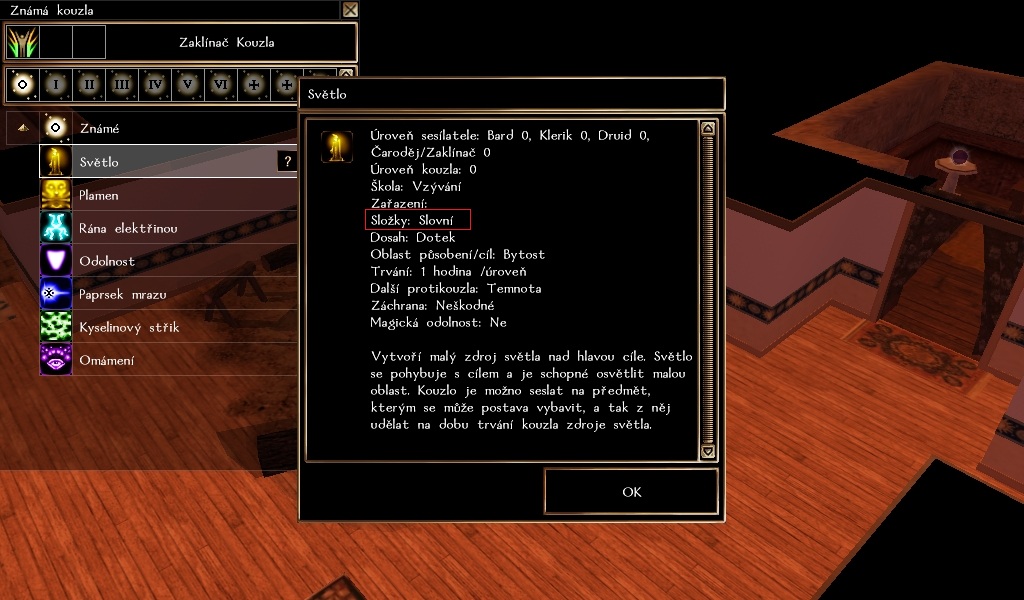This screenshot has height=600, width=1024.
Task: Choose the Rána elektřinou spell
Action: [128, 228]
